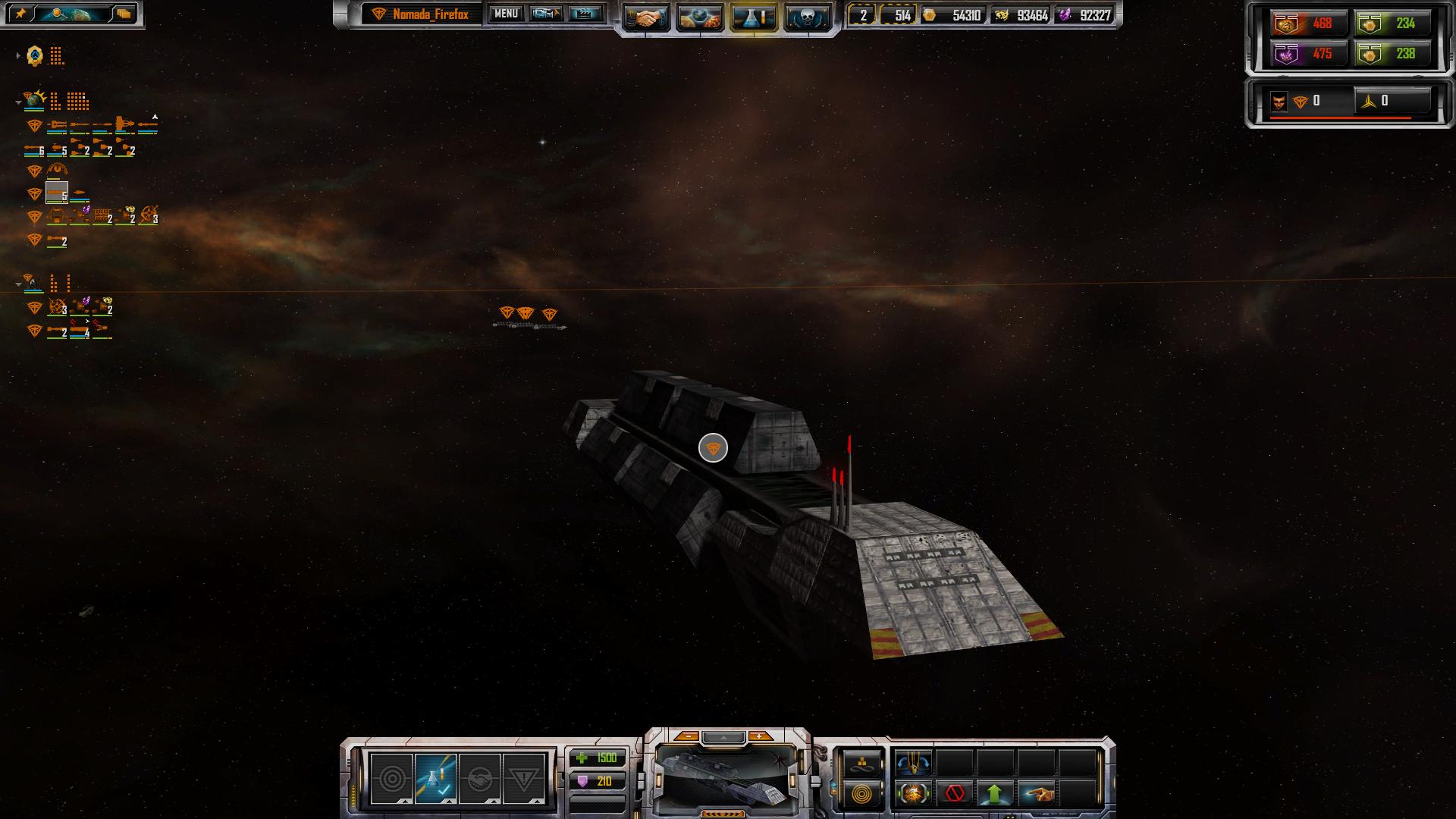
Task: Choose the inverted triangle alert icon
Action: (x=523, y=778)
